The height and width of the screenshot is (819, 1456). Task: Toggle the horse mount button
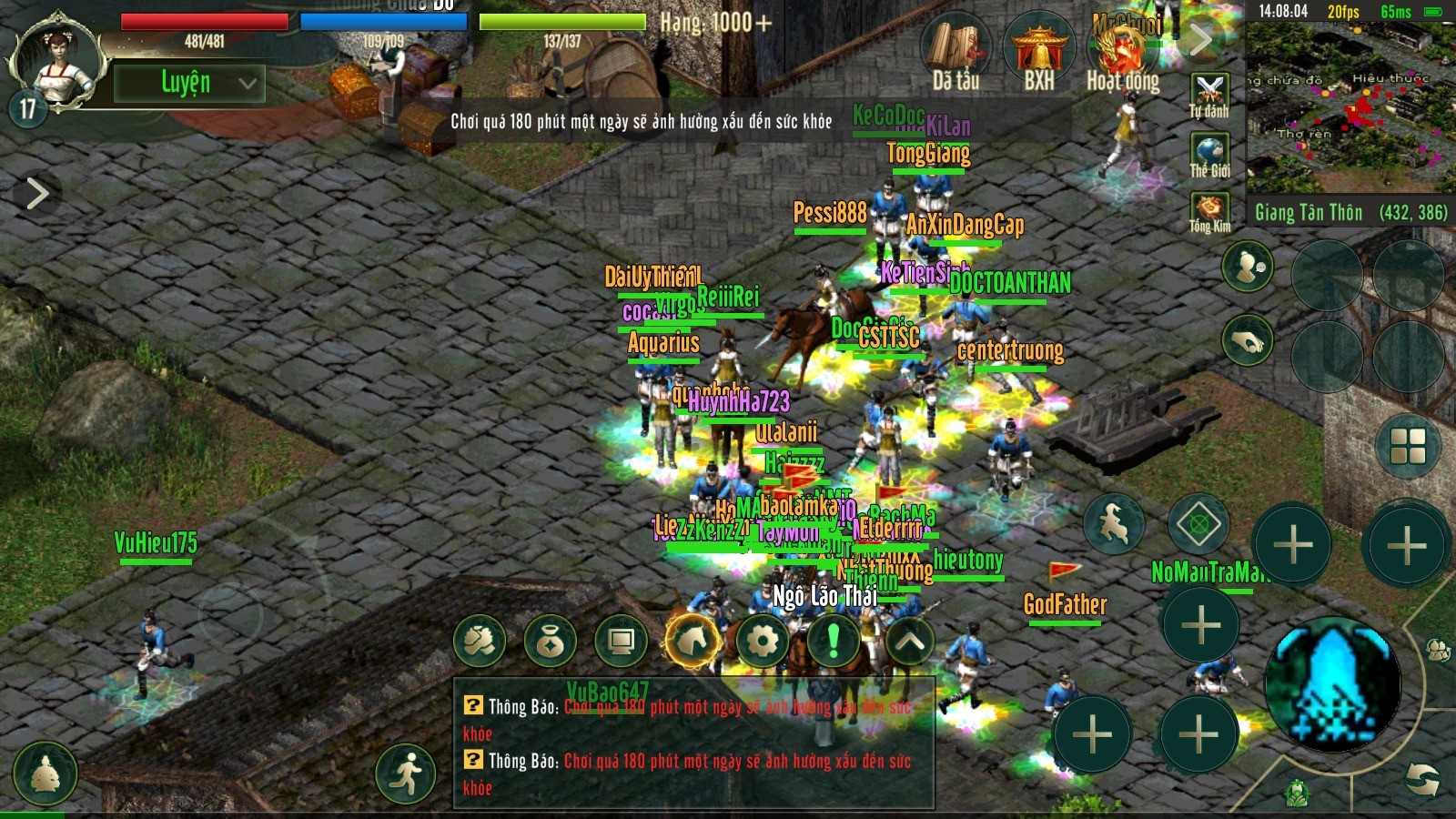click(693, 641)
